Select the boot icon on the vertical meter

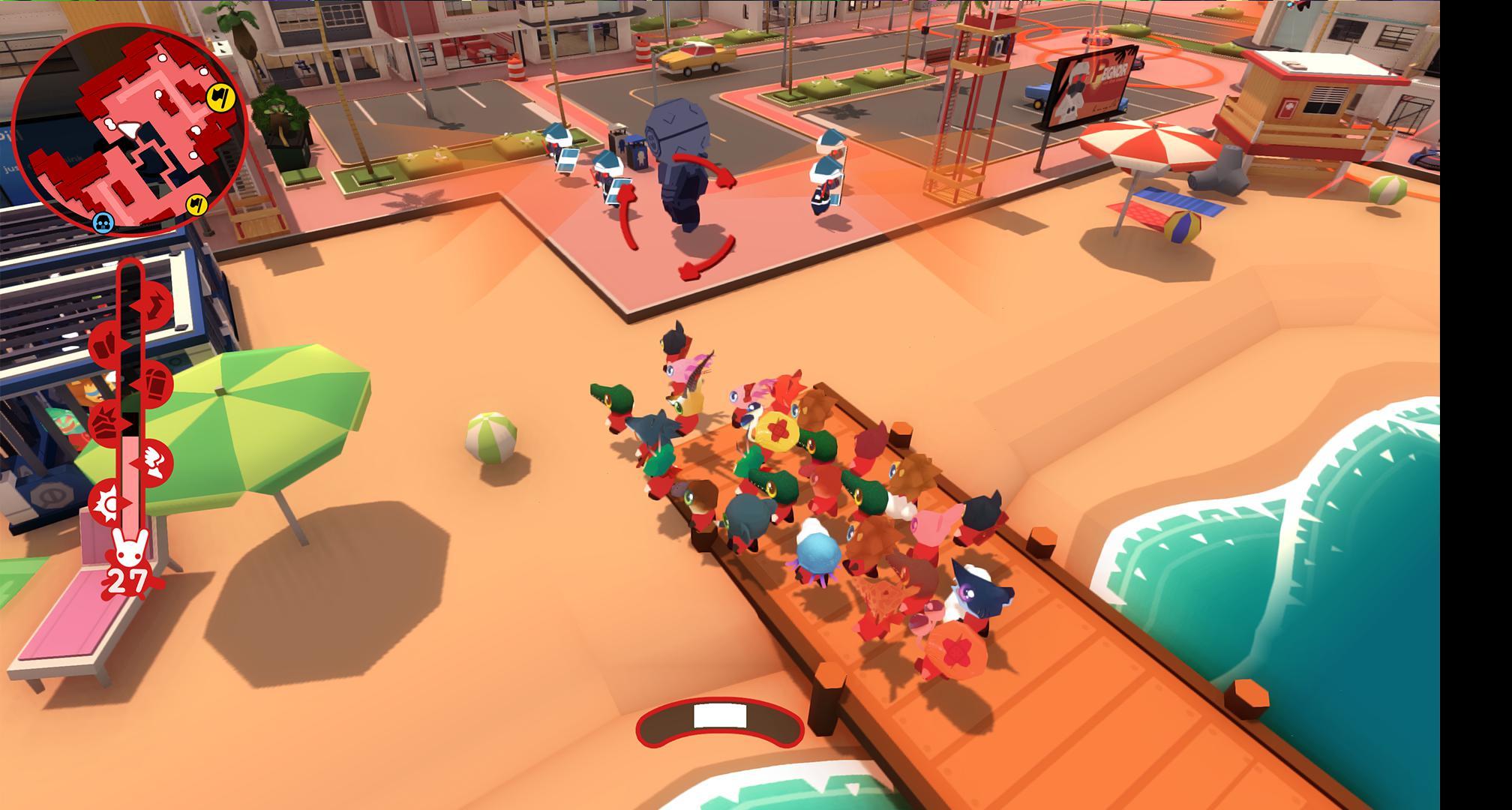point(157,384)
